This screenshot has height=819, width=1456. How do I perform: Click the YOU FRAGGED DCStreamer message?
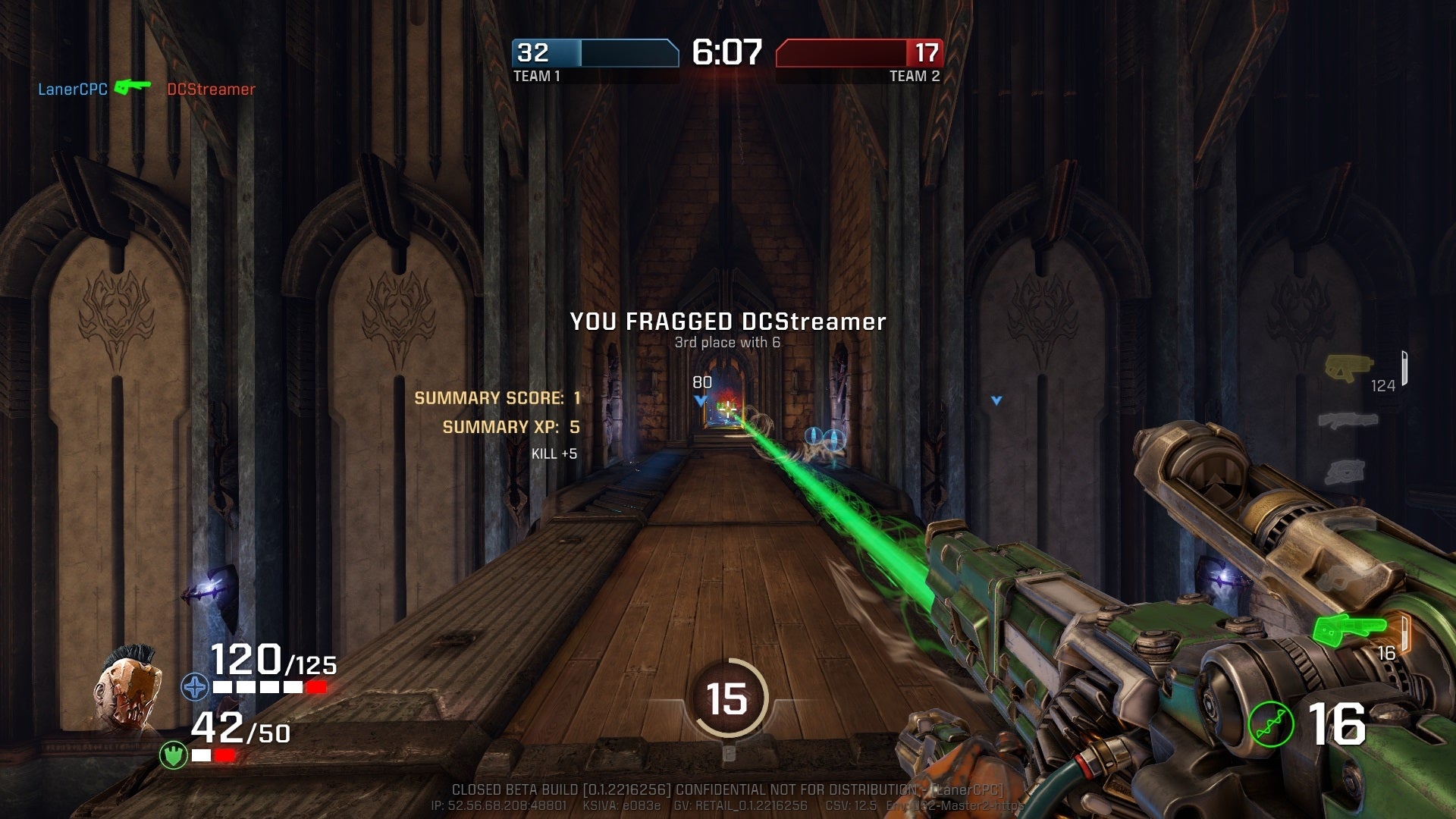(x=728, y=322)
